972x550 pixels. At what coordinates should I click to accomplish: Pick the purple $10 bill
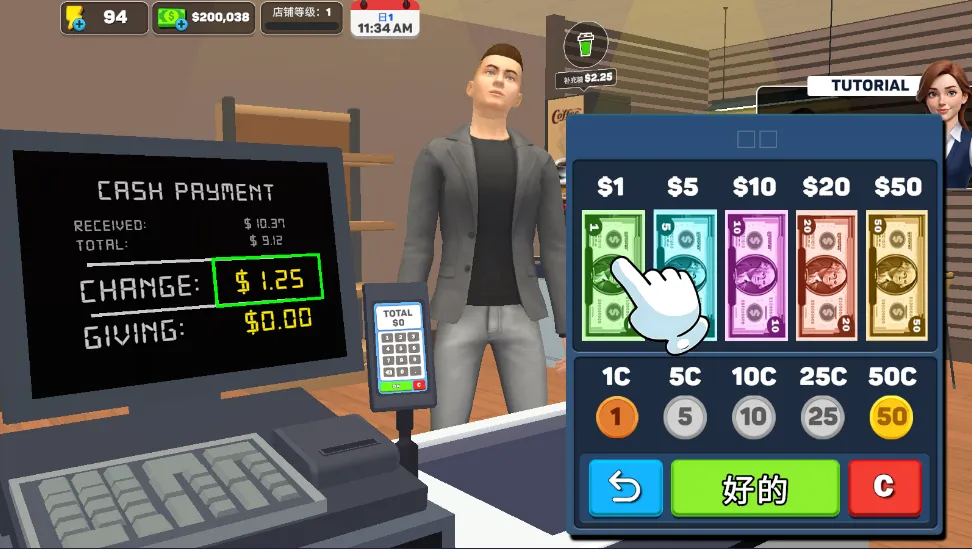point(755,274)
